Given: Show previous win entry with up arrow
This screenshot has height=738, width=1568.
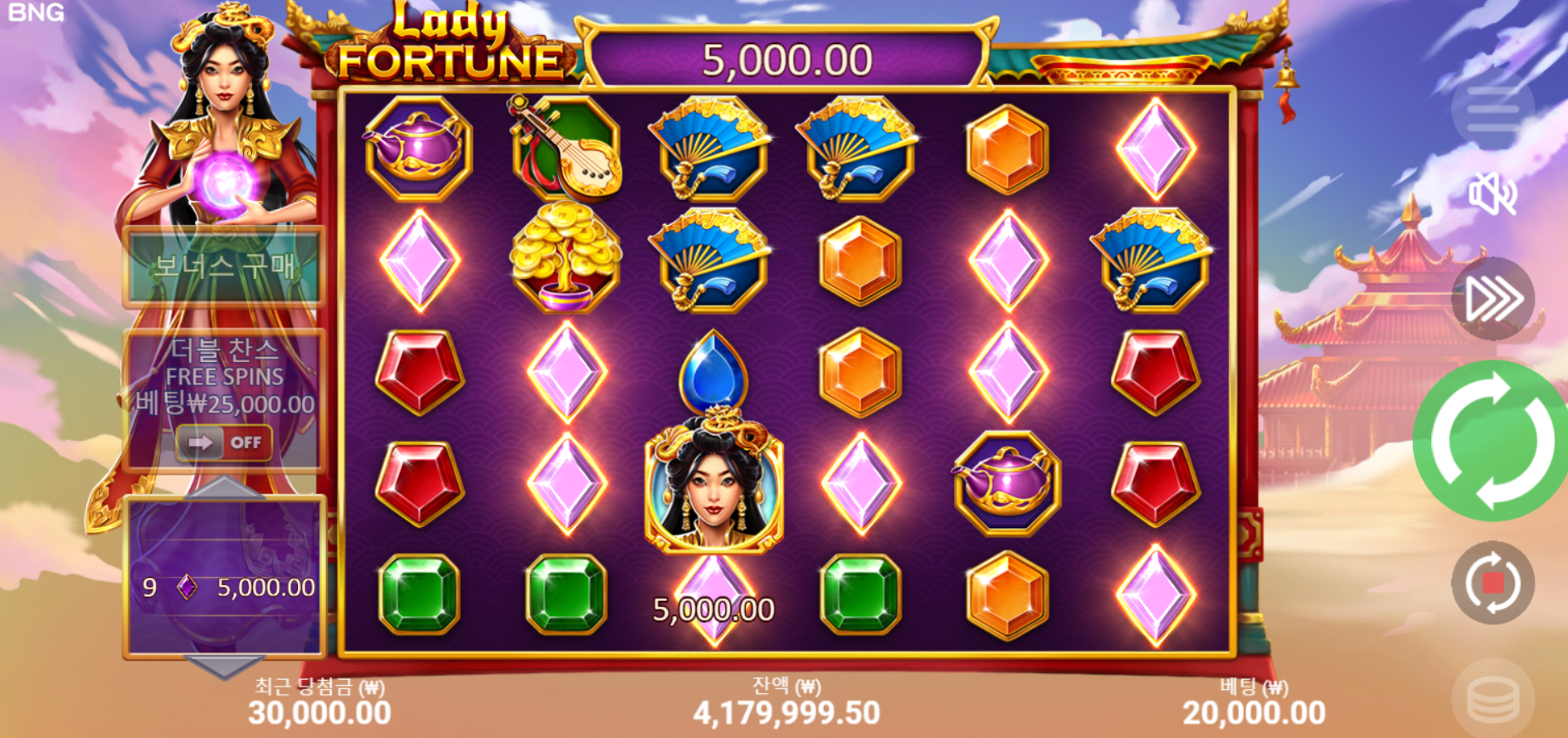Looking at the screenshot, I should pos(223,487).
